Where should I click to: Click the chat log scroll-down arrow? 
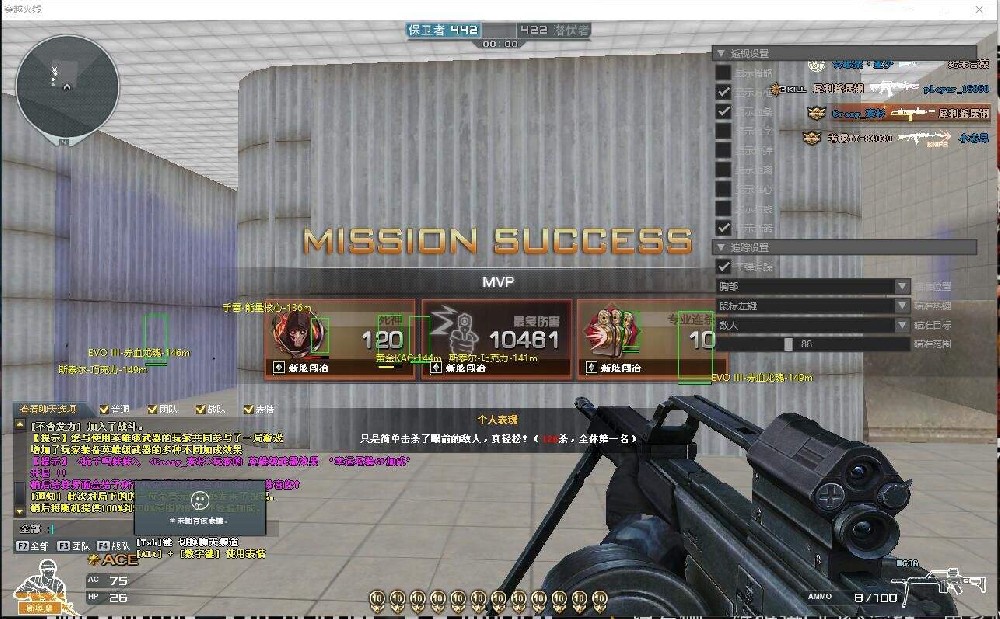pyautogui.click(x=19, y=513)
